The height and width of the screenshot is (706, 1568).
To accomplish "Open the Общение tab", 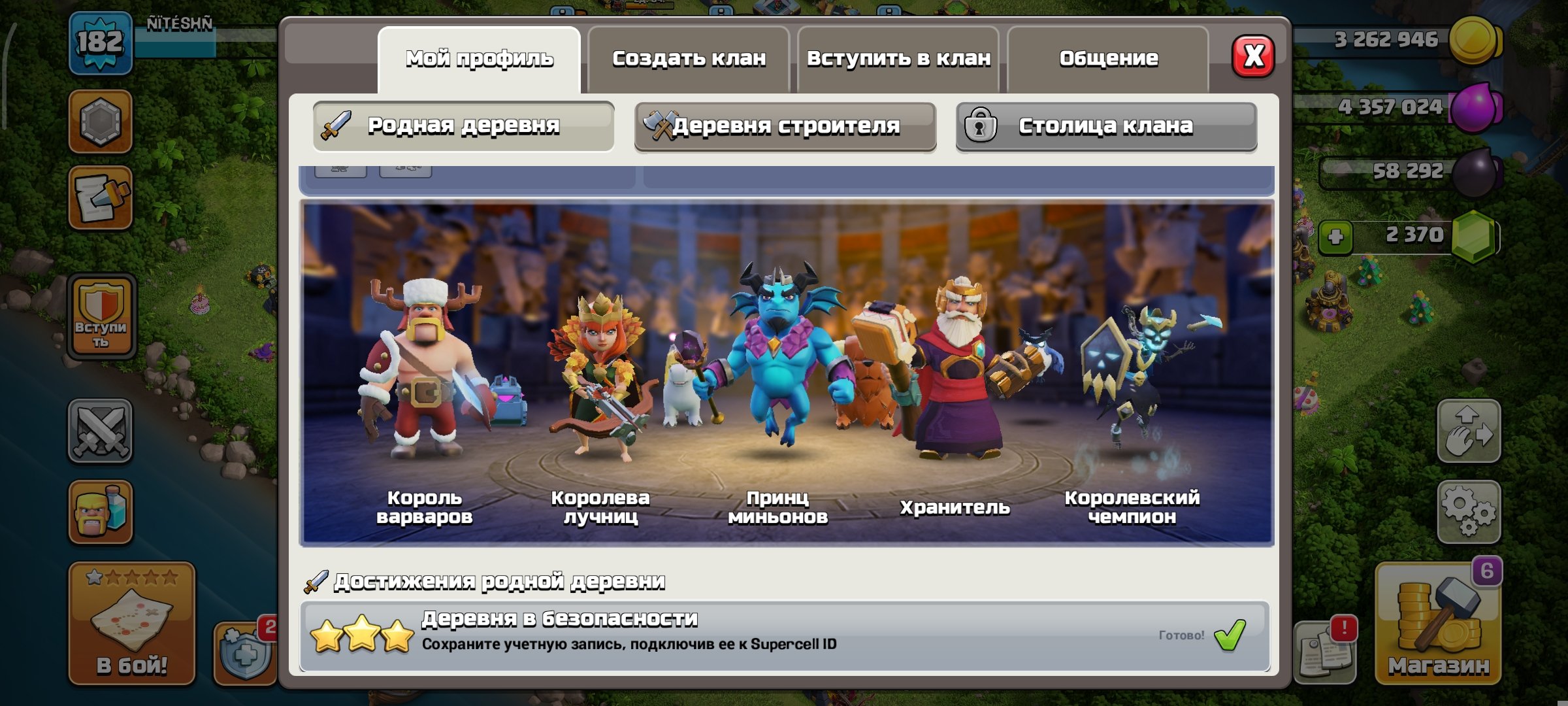I will (1107, 58).
